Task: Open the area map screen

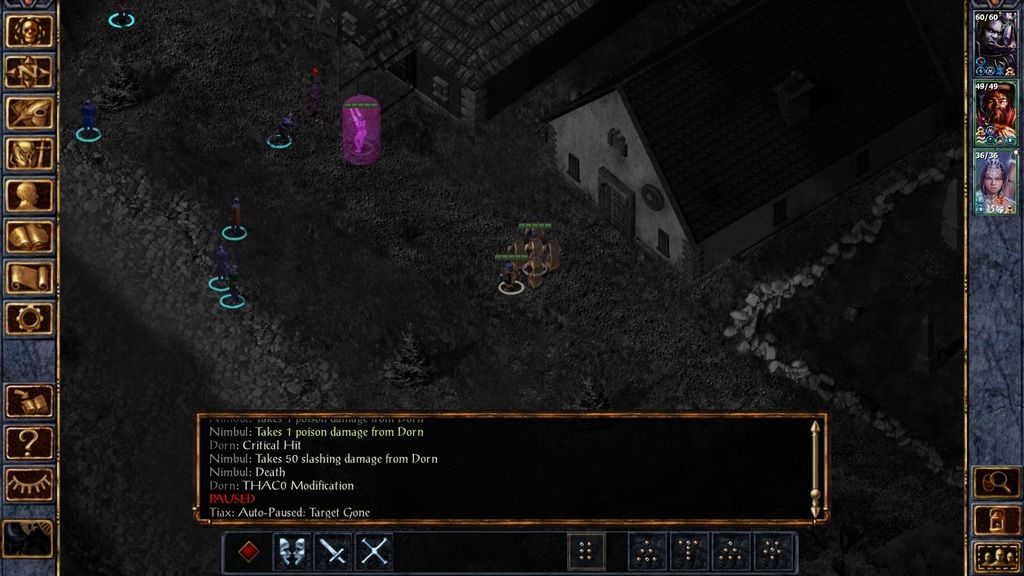Action: click(29, 72)
